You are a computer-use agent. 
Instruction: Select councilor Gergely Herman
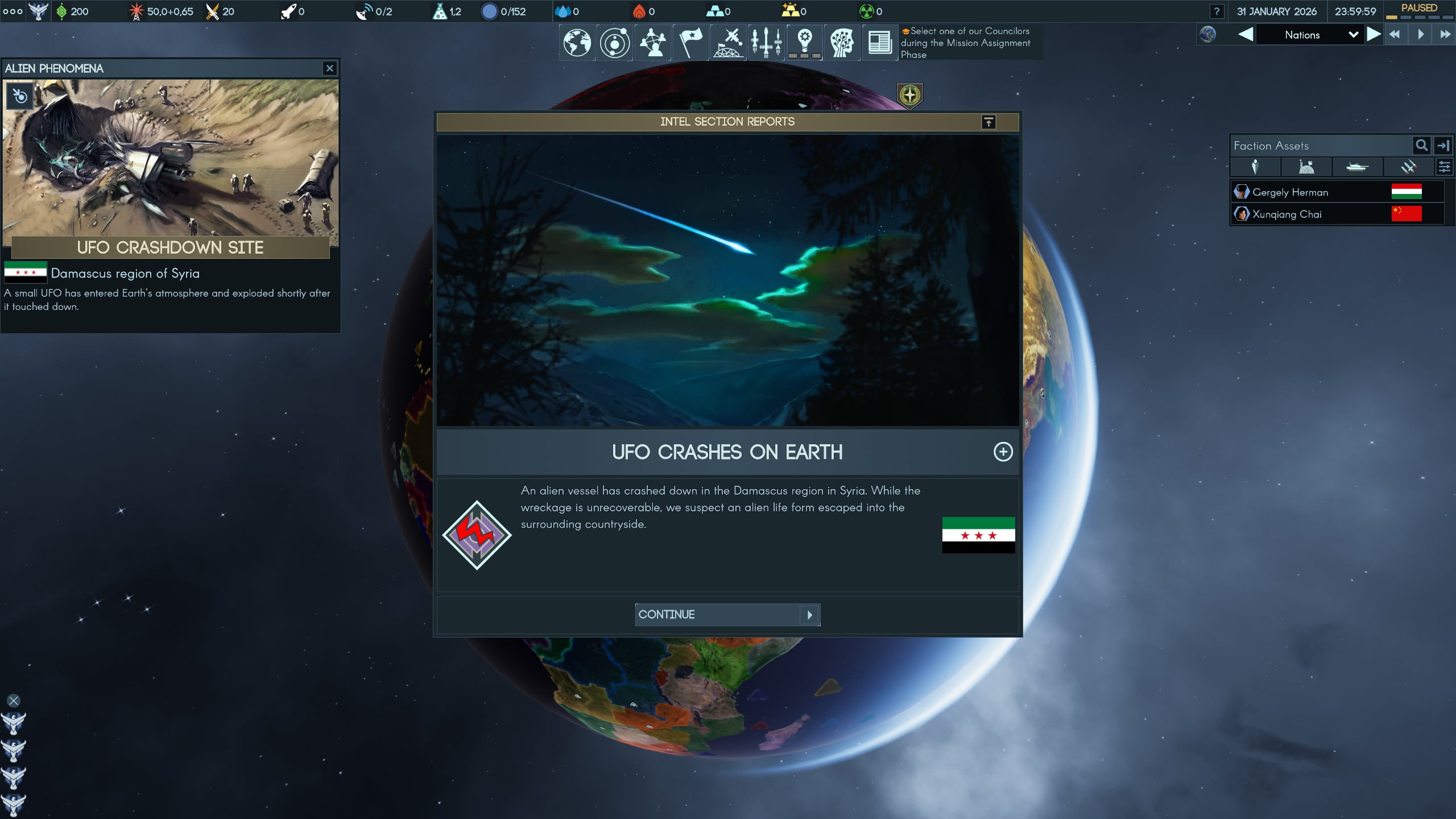[1290, 192]
